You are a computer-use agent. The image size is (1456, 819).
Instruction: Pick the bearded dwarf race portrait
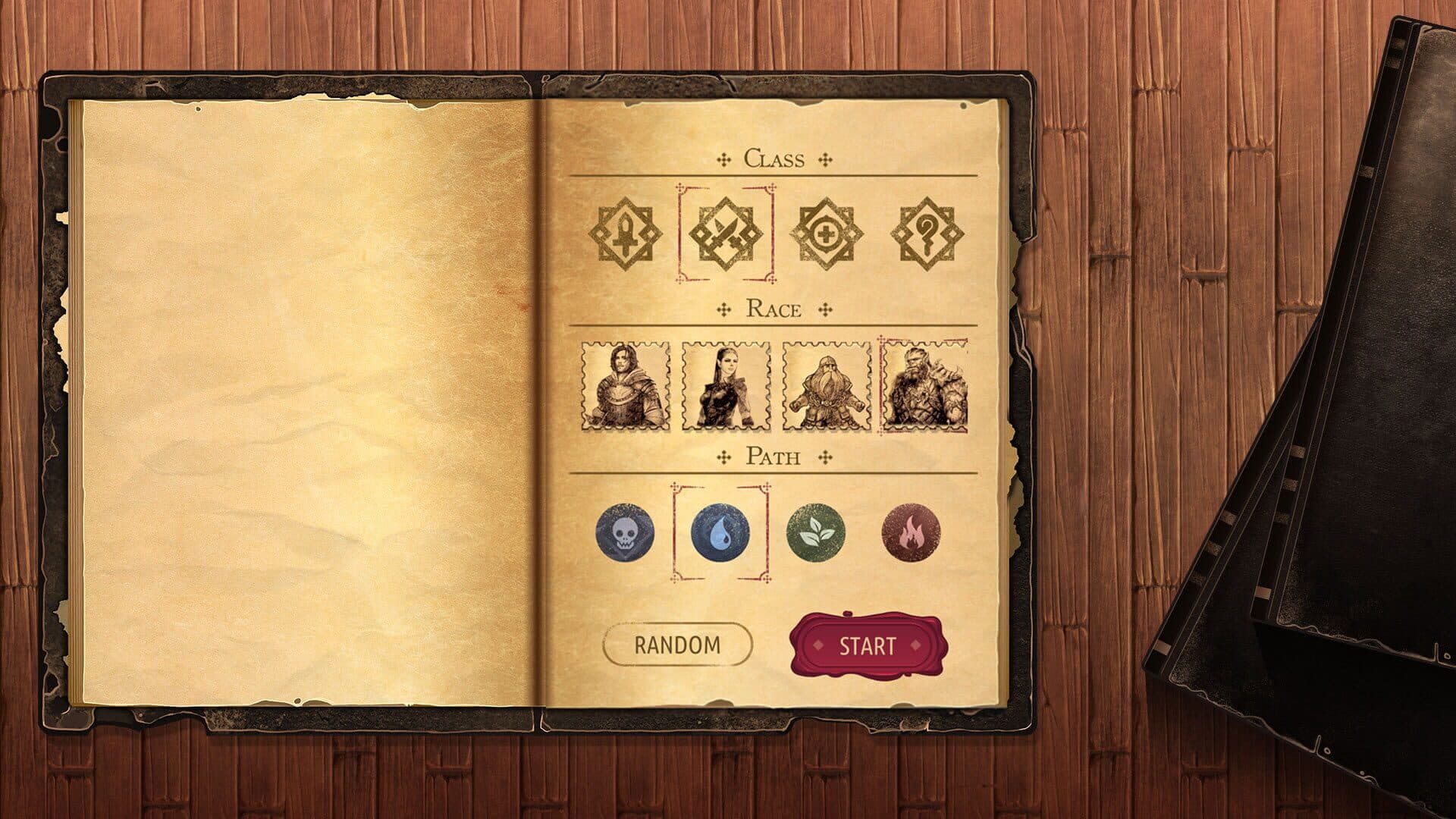tap(827, 387)
